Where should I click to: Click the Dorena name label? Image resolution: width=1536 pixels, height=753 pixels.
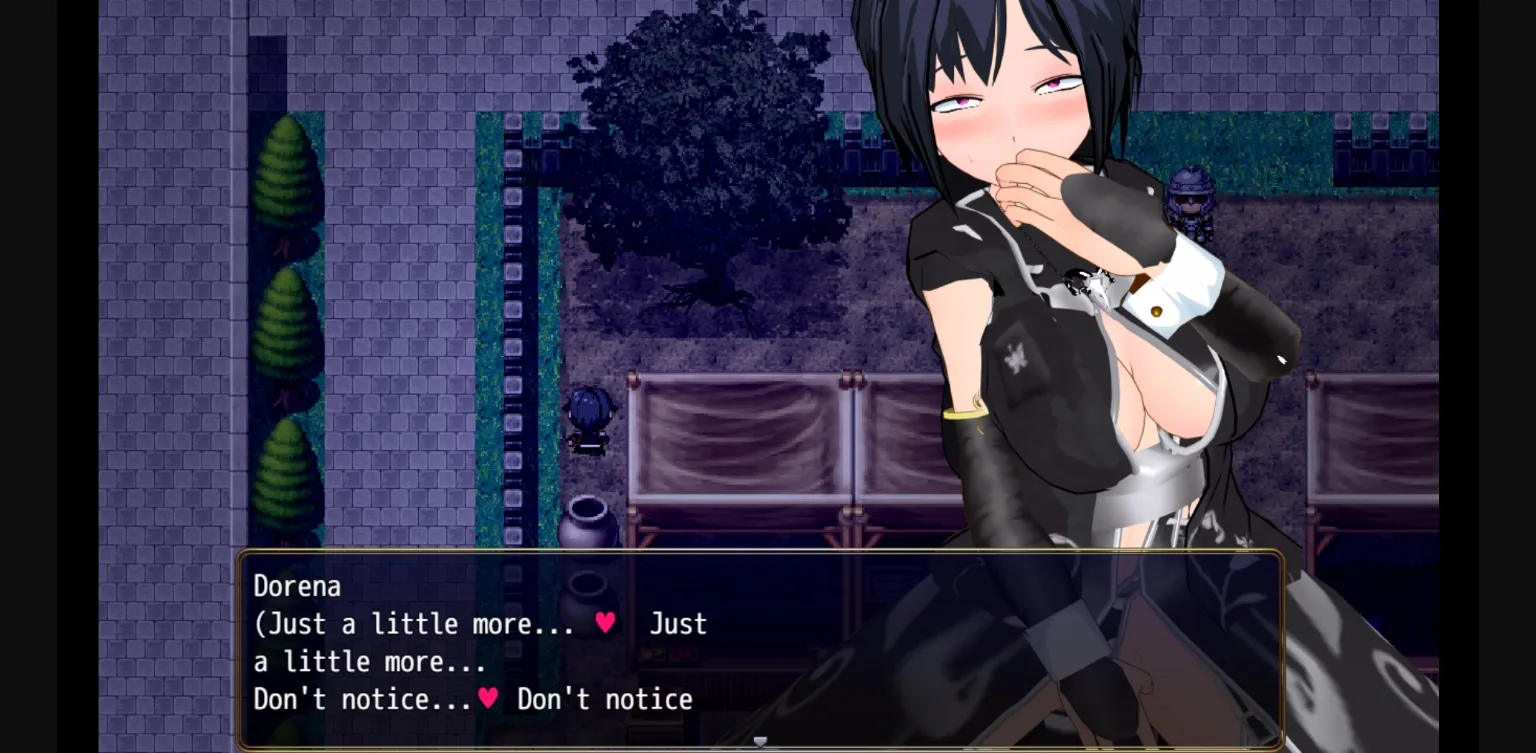click(x=297, y=586)
